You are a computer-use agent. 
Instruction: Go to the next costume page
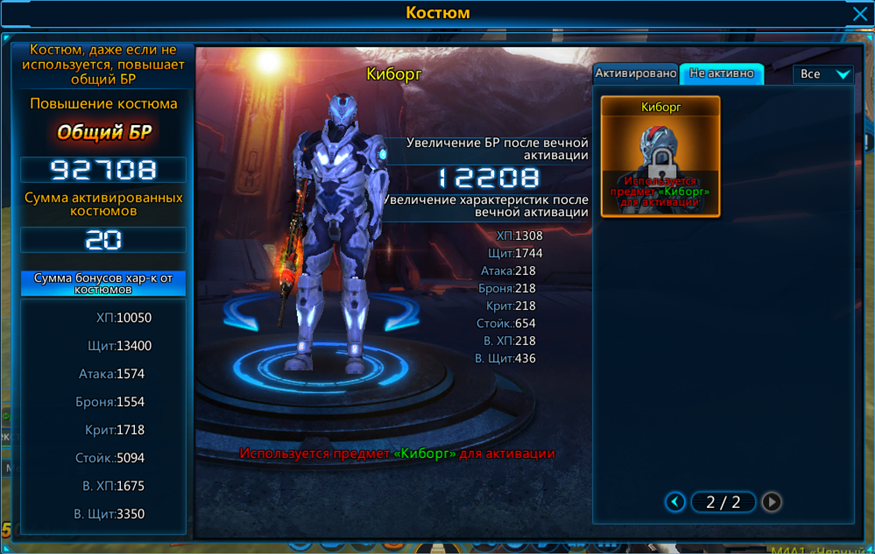[x=771, y=502]
